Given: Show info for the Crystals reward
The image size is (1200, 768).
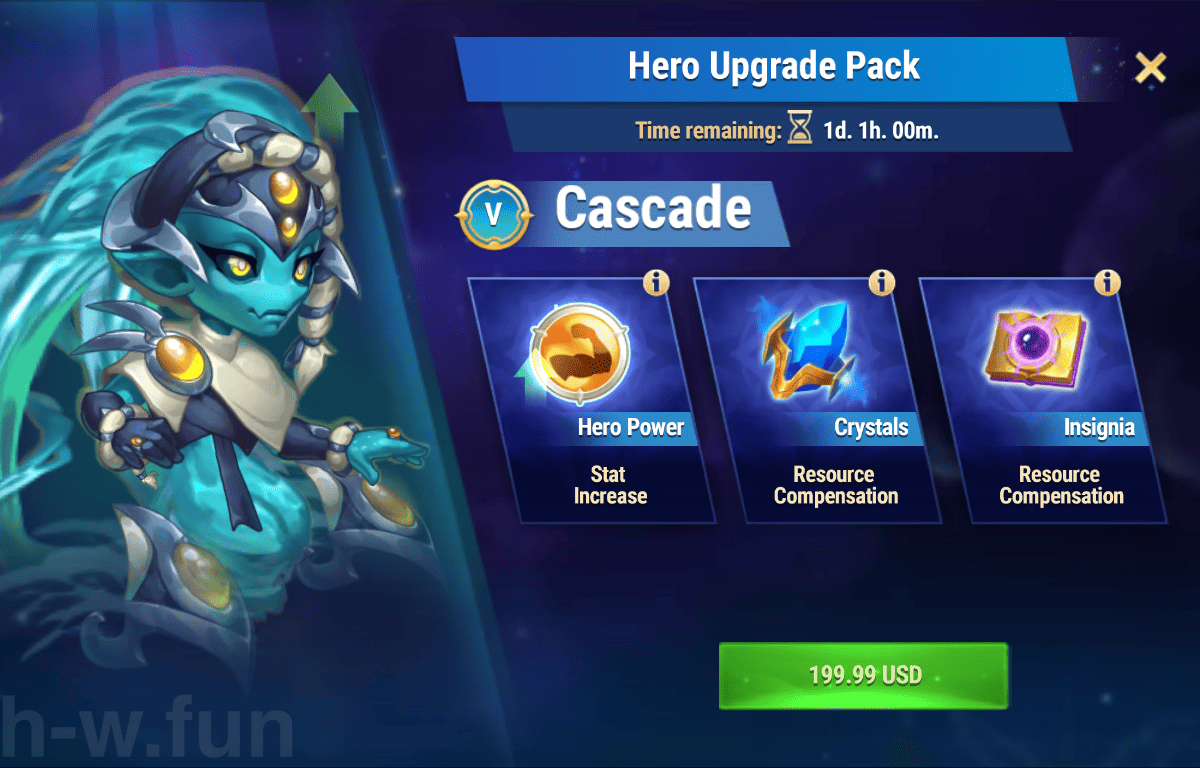Looking at the screenshot, I should [881, 283].
